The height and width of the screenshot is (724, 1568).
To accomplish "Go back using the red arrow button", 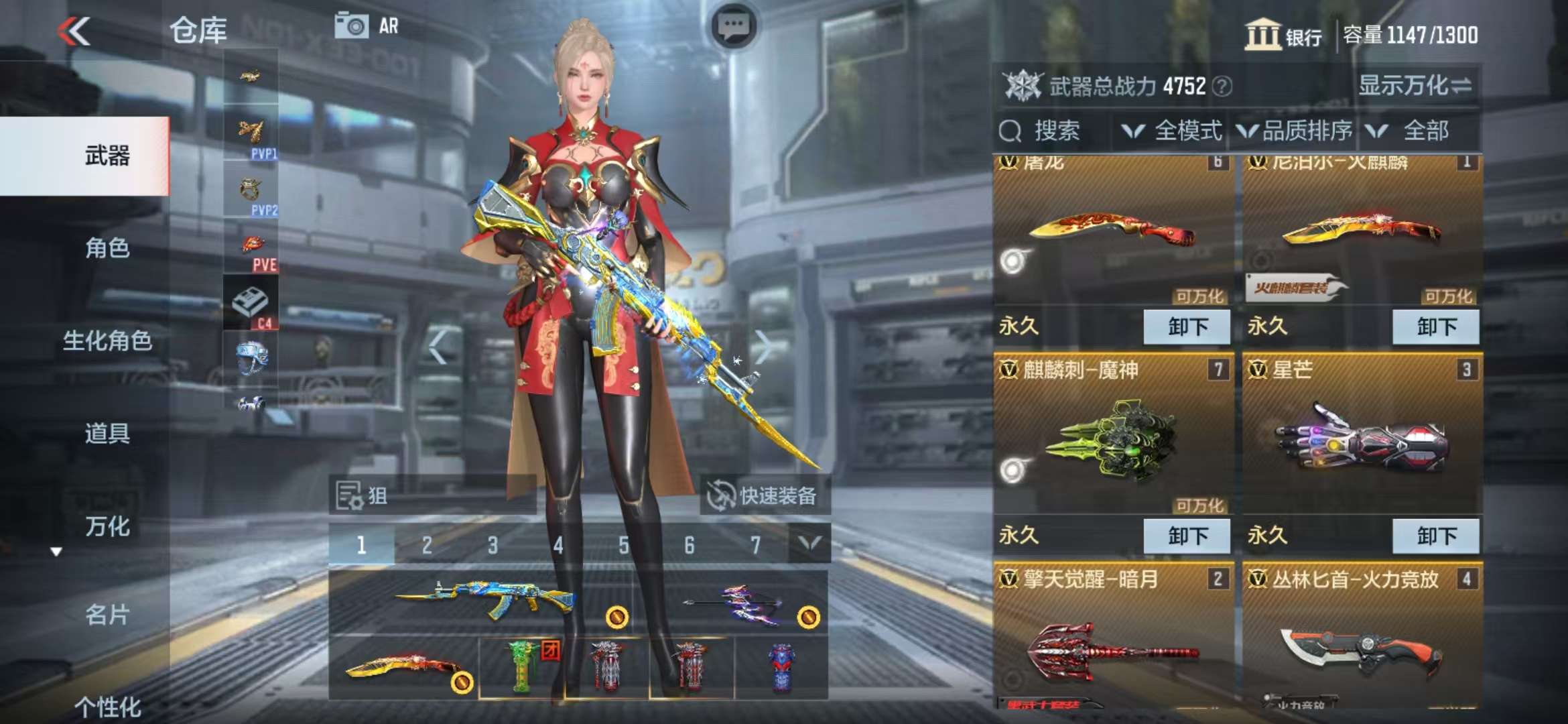I will coord(74,31).
